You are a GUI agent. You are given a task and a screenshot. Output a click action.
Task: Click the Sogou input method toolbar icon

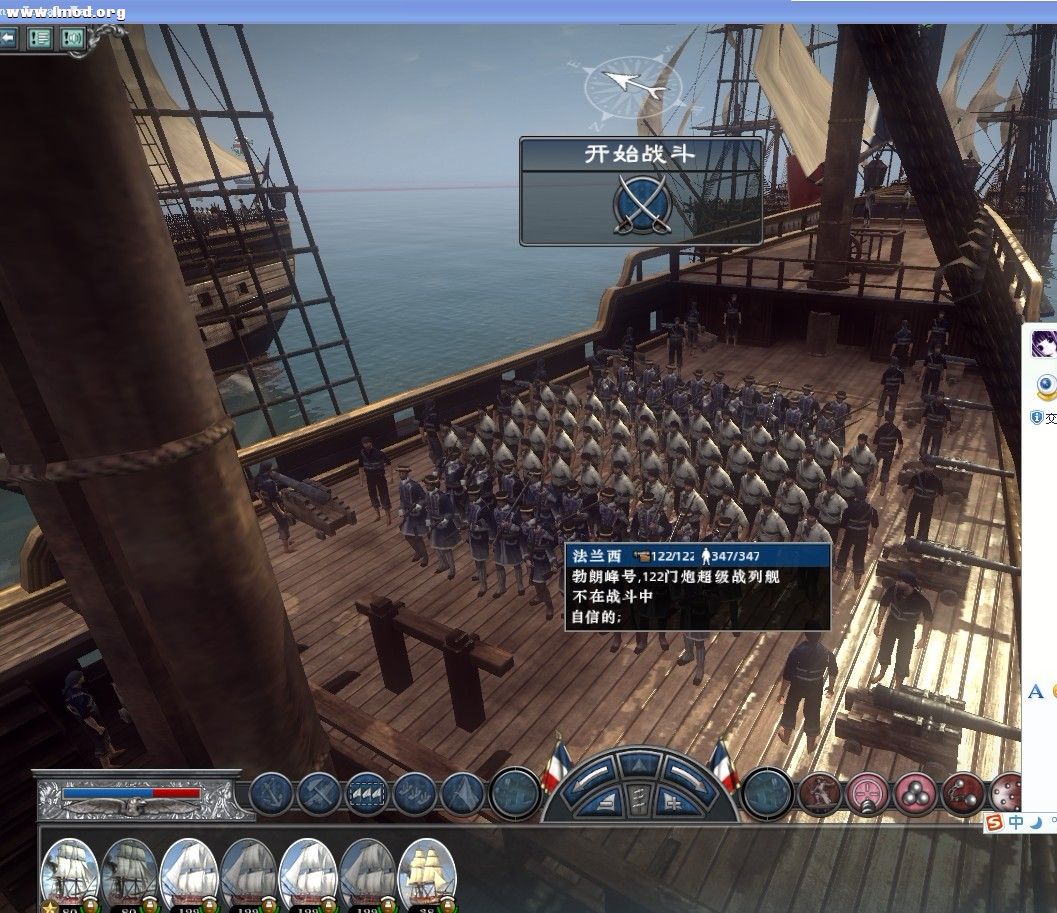(994, 822)
